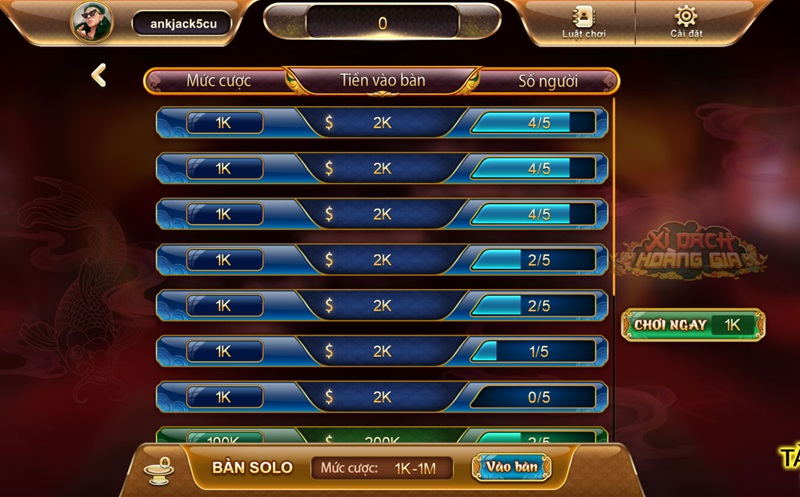This screenshot has width=800, height=497.
Task: Click the player avatar portrait
Action: tap(91, 22)
